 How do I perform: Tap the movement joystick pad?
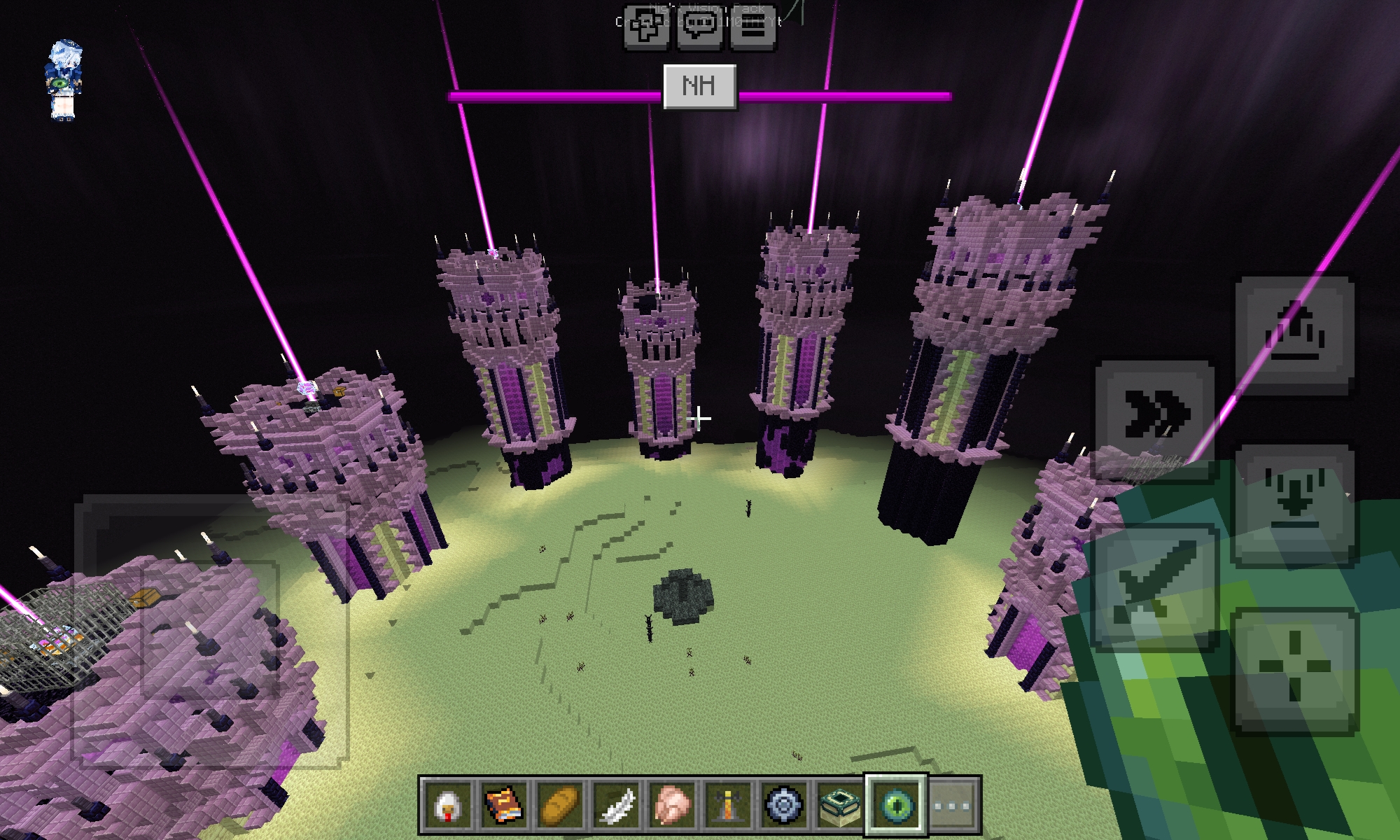[210, 630]
